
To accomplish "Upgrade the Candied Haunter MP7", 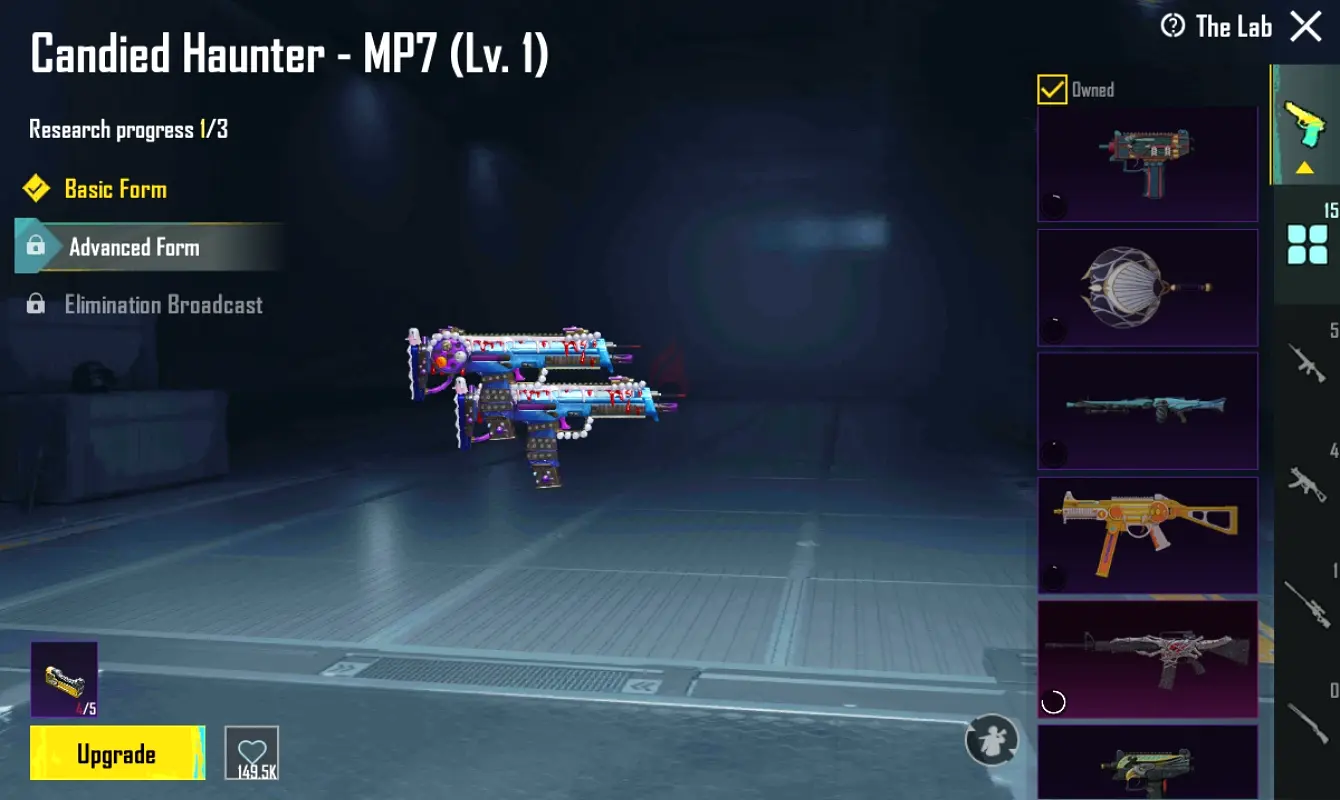I will point(117,753).
